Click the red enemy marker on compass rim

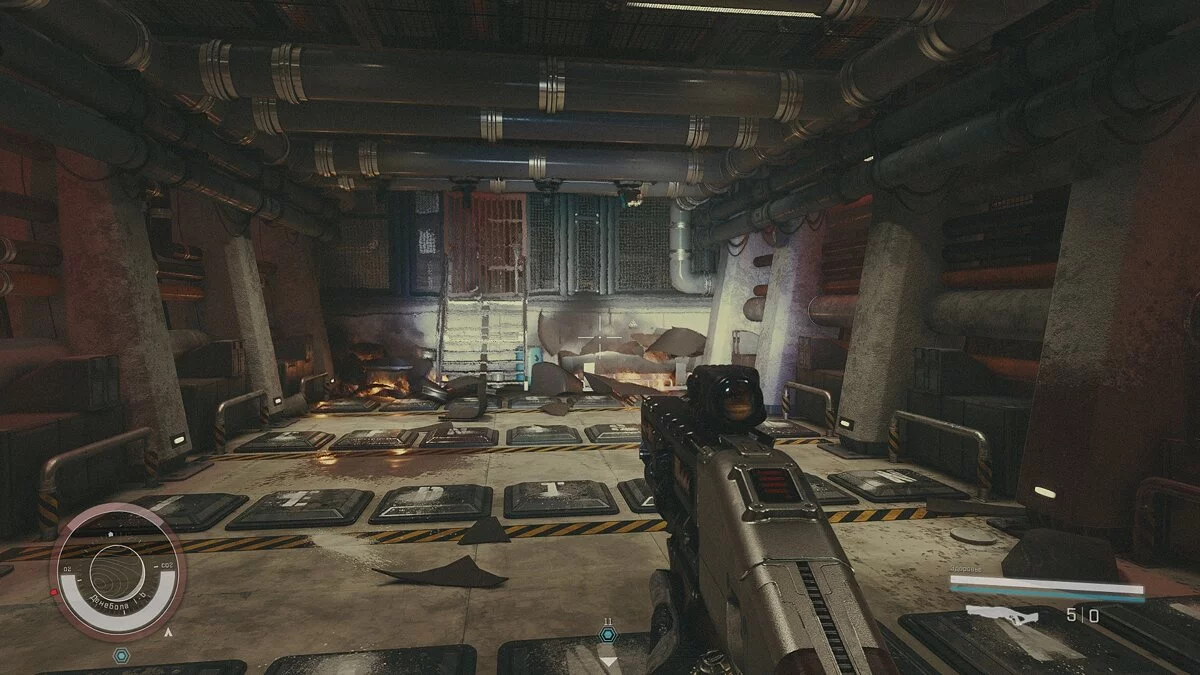53,592
